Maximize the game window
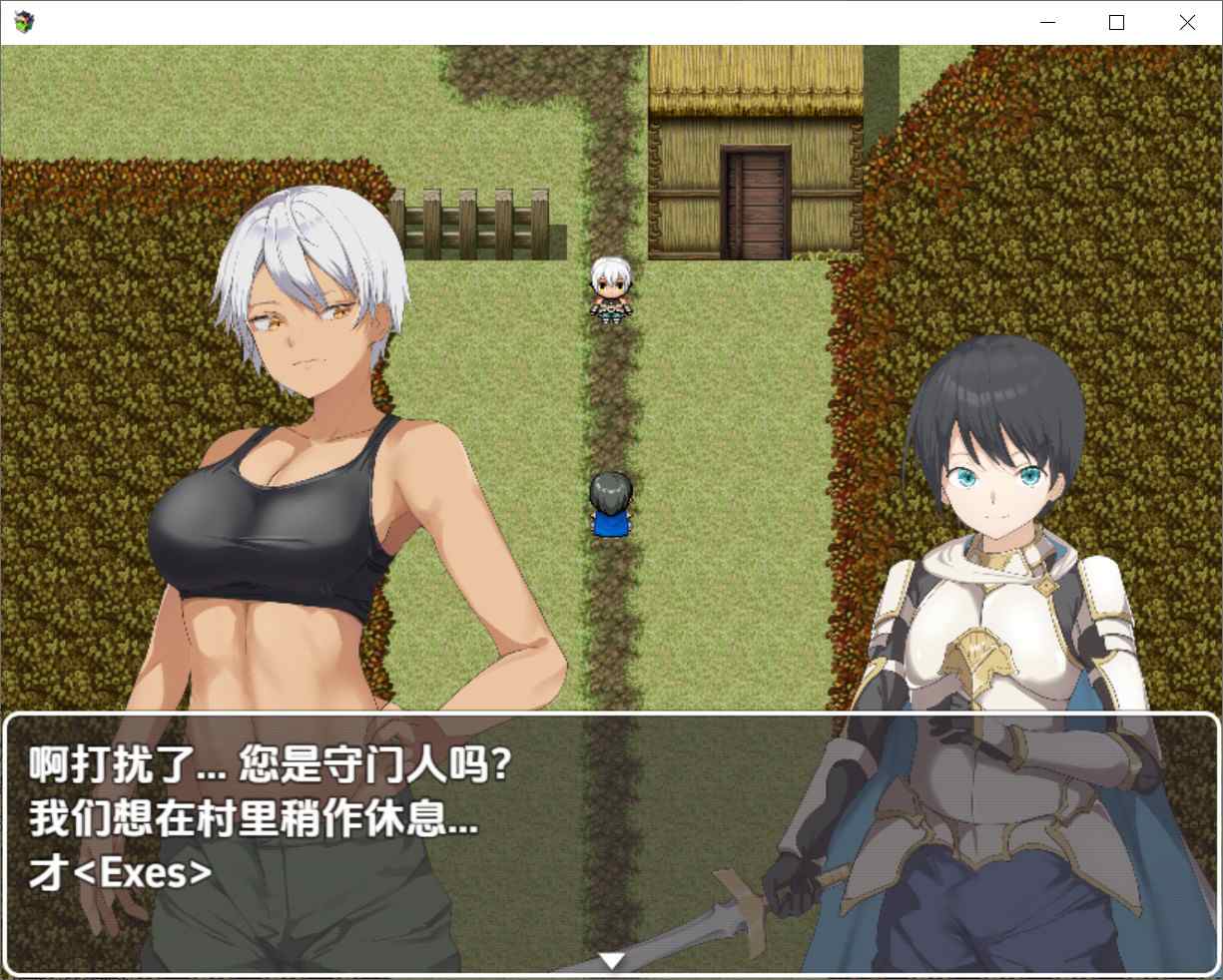Image resolution: width=1223 pixels, height=980 pixels. (1116, 23)
